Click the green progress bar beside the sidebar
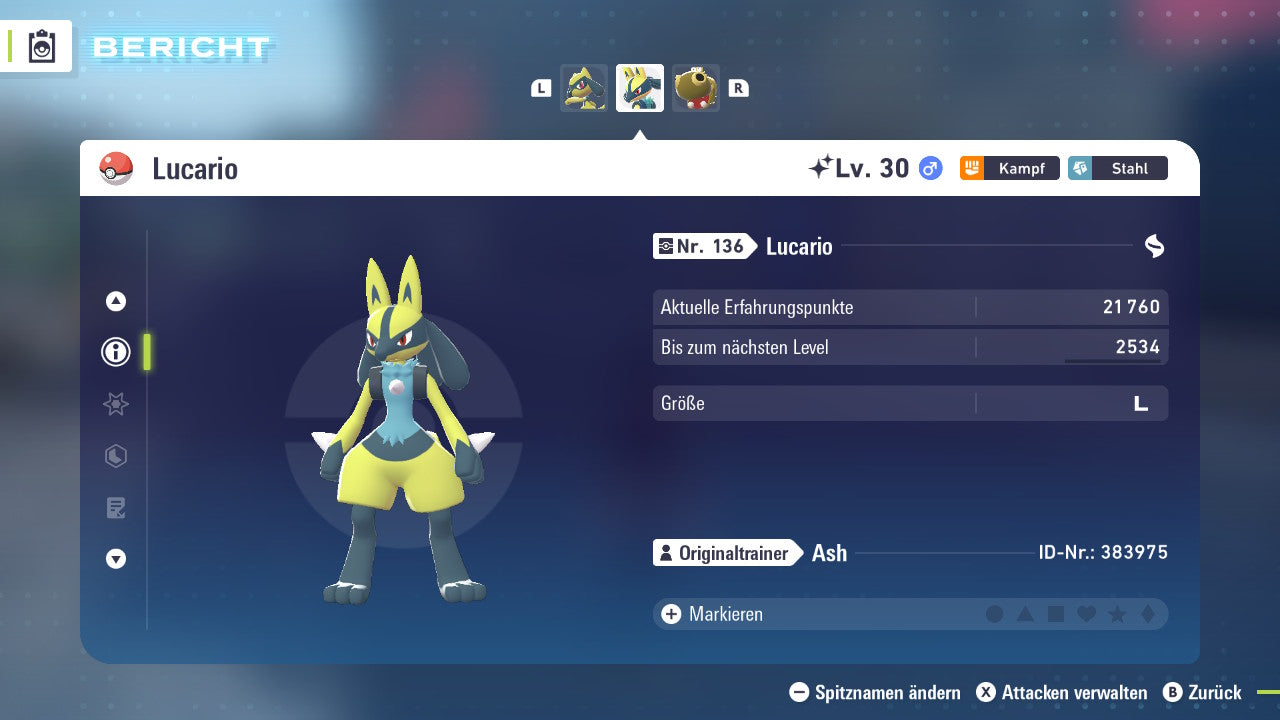The width and height of the screenshot is (1280, 720). pyautogui.click(x=148, y=352)
